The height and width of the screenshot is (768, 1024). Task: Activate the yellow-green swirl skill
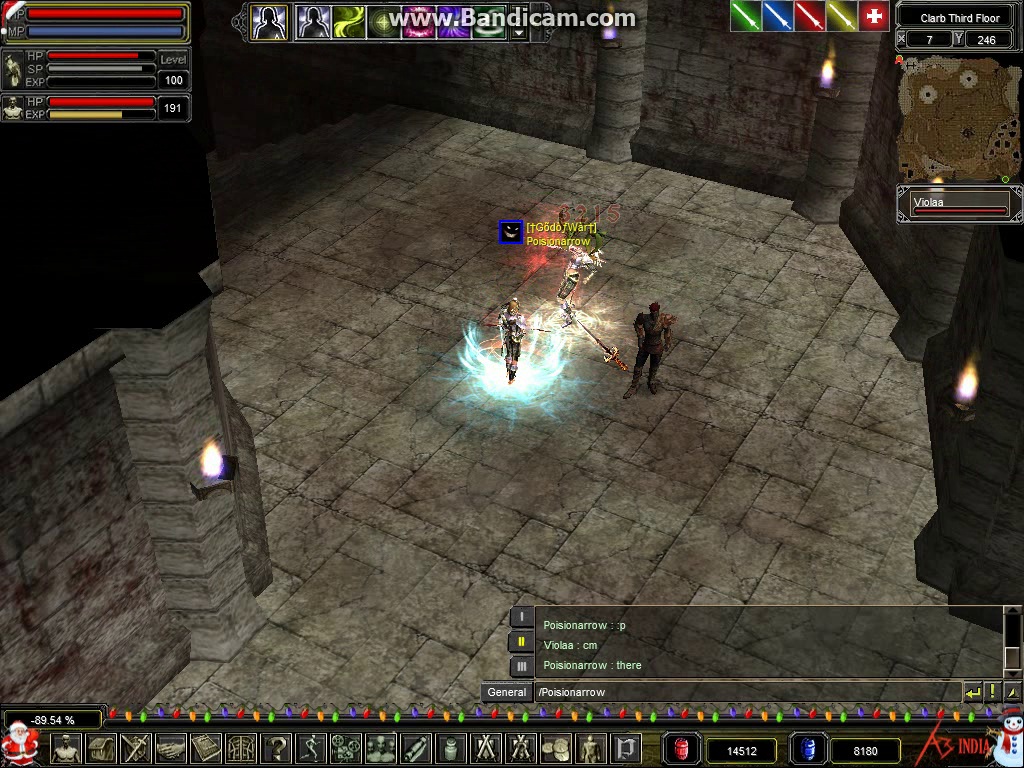(x=348, y=21)
